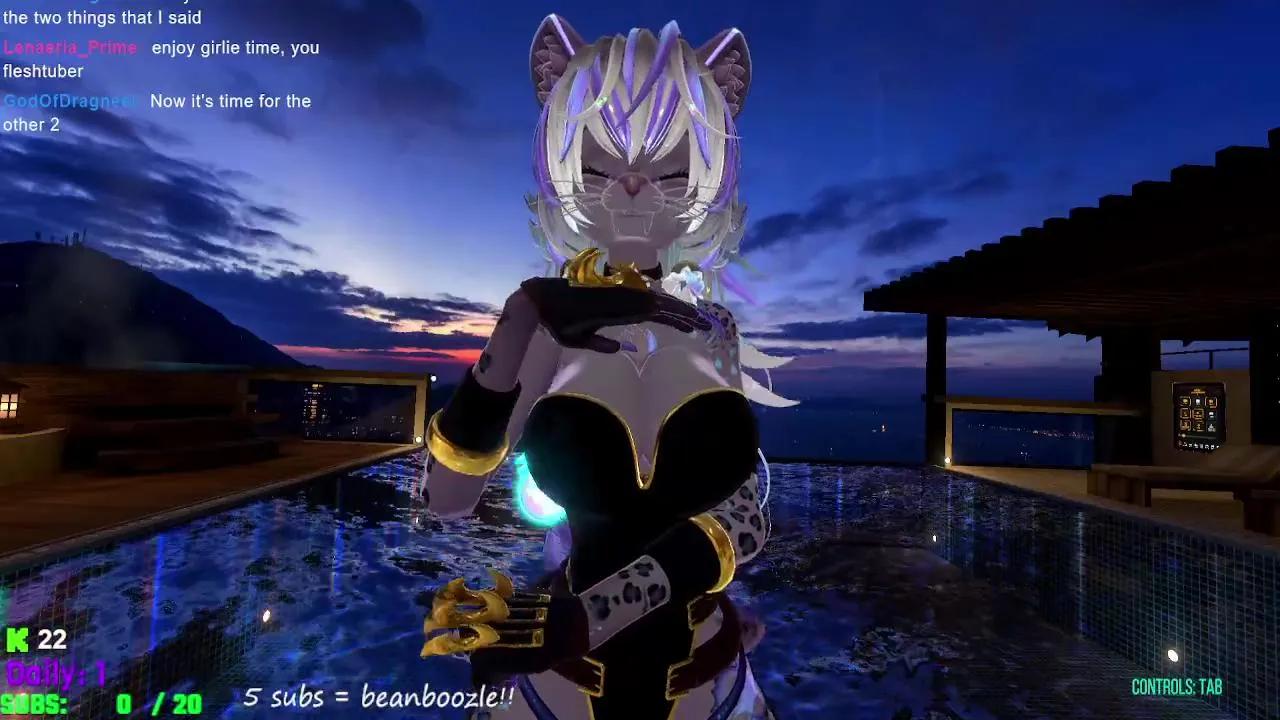Select the middle-left tile on the wall panel
Image resolution: width=1280 pixels, height=720 pixels.
[x=1185, y=414]
